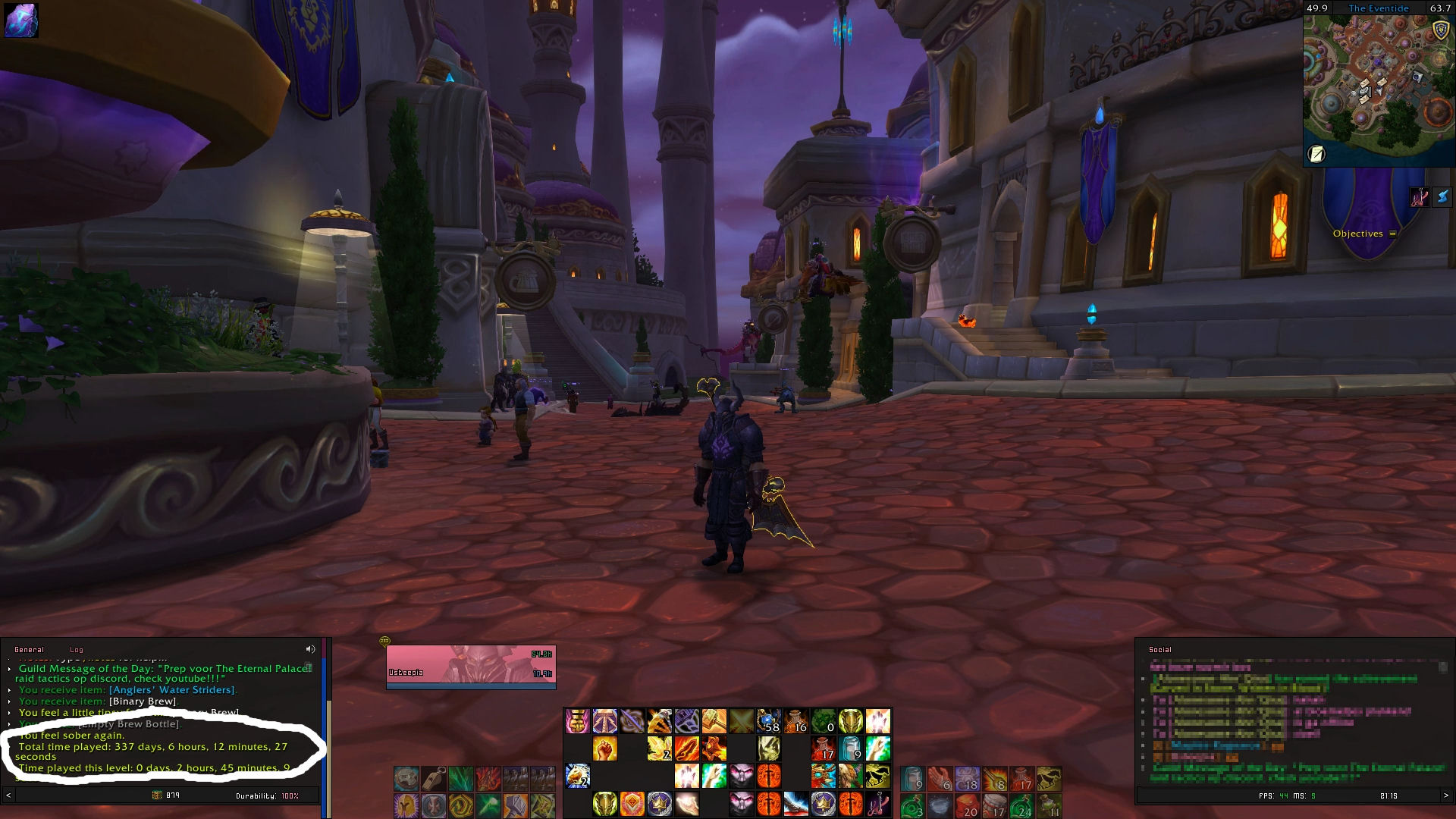Click the crystal icon in the top-left corner
The image size is (1456, 819).
coord(20,20)
